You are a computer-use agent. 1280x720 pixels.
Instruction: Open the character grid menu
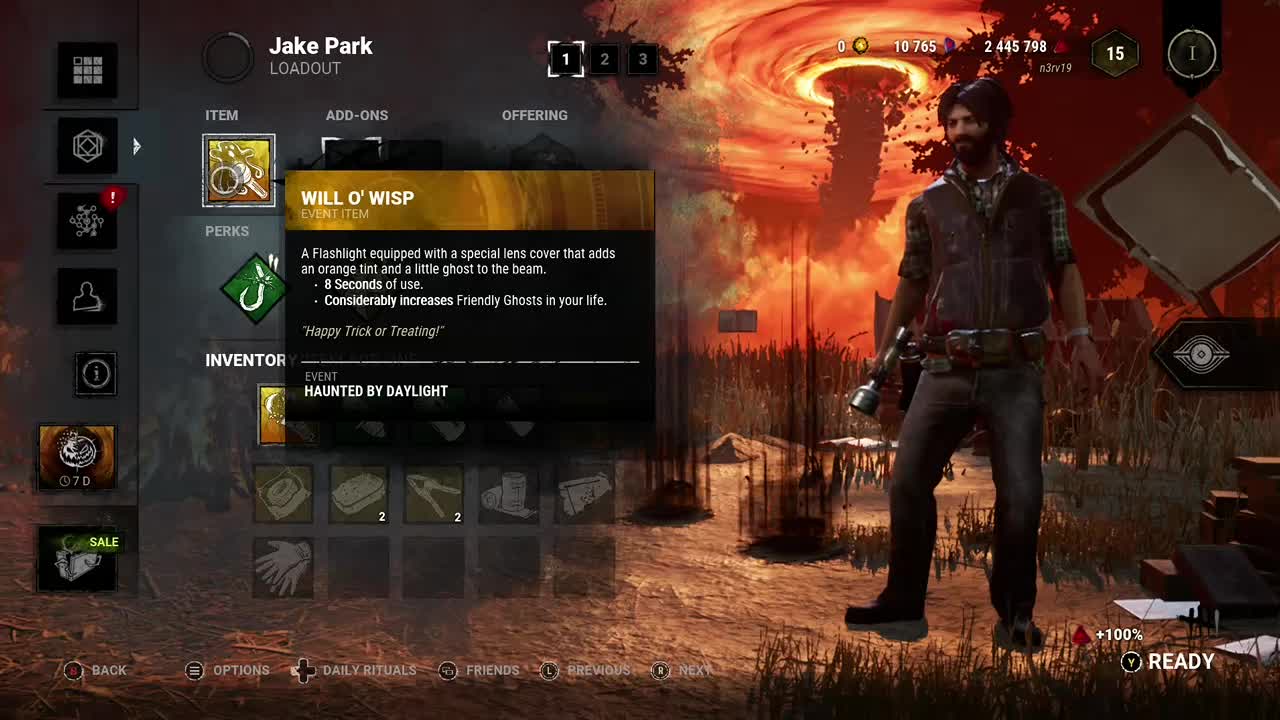pyautogui.click(x=87, y=70)
